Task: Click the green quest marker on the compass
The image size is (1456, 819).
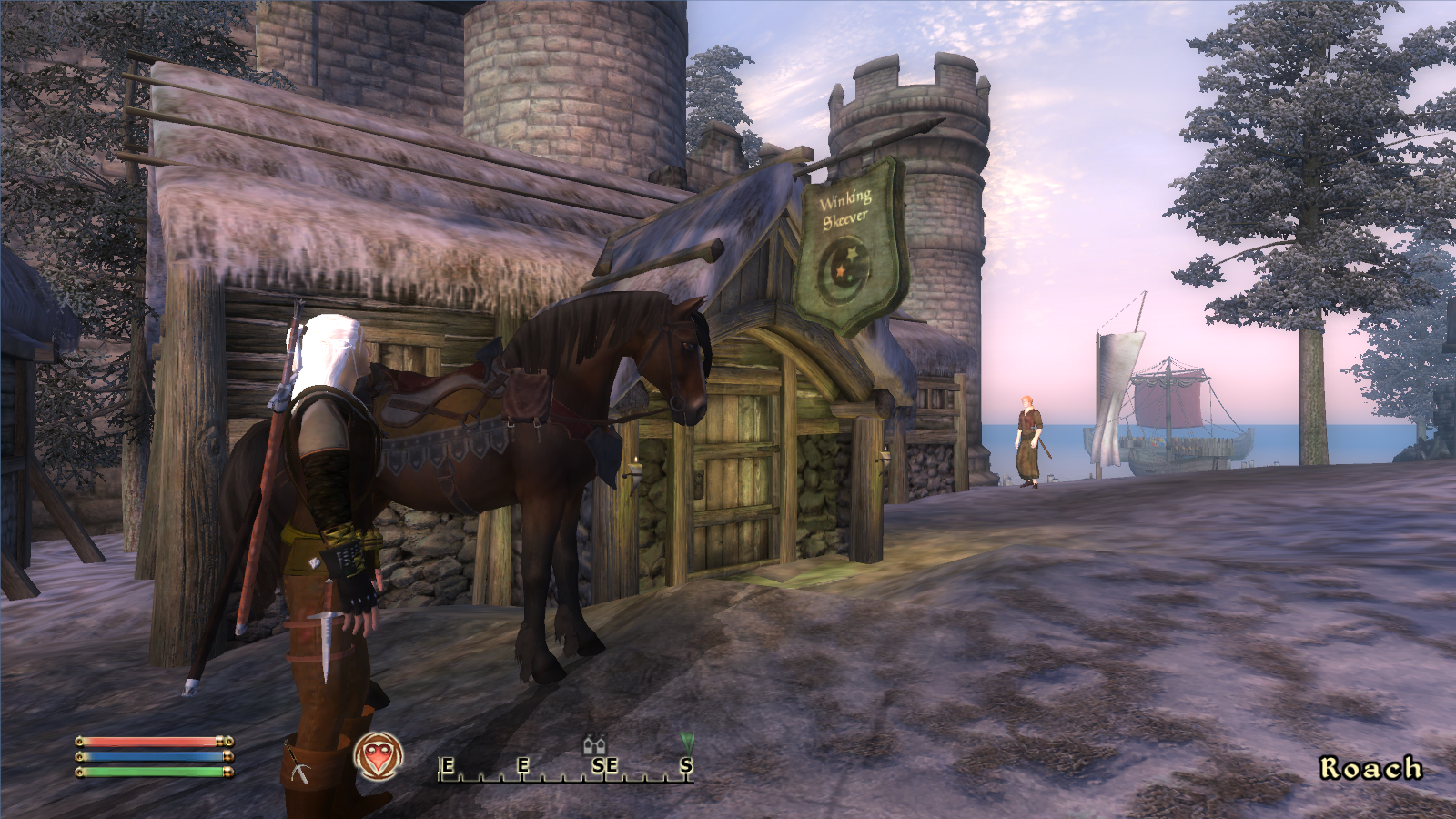Action: click(x=687, y=743)
